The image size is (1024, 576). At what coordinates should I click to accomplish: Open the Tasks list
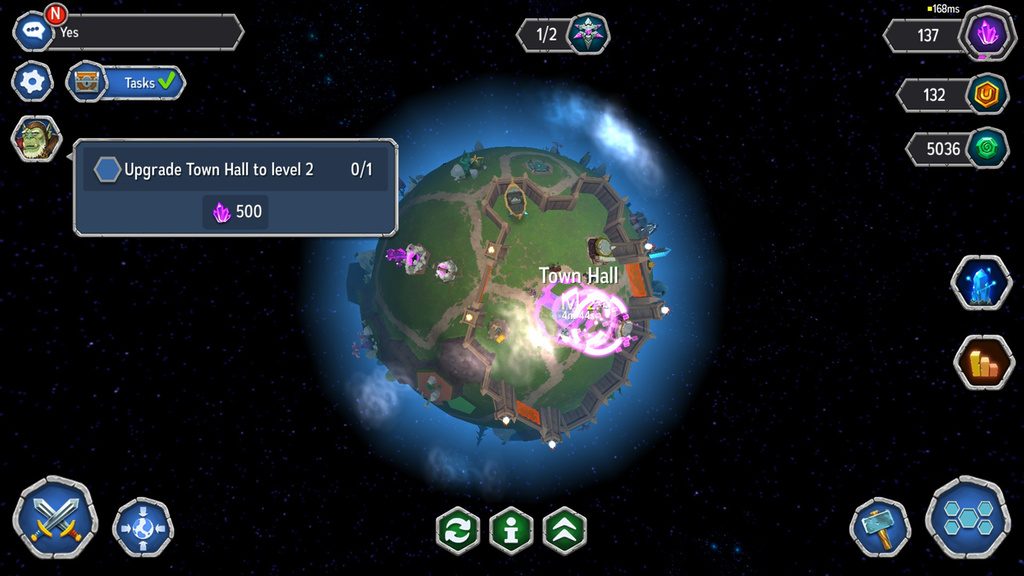coord(127,83)
